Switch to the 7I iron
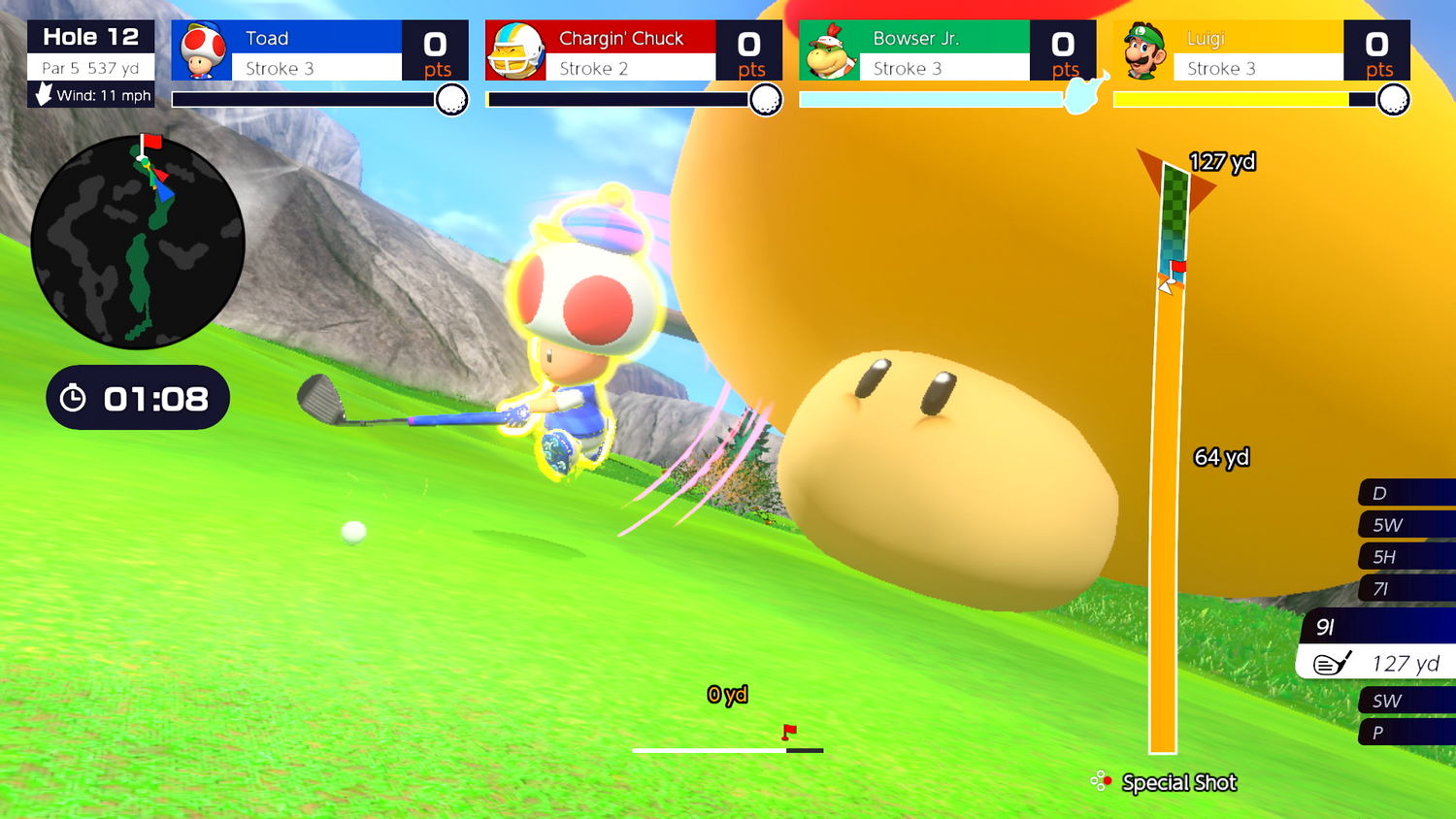Screen dimensions: 1456x819 point(1406,589)
